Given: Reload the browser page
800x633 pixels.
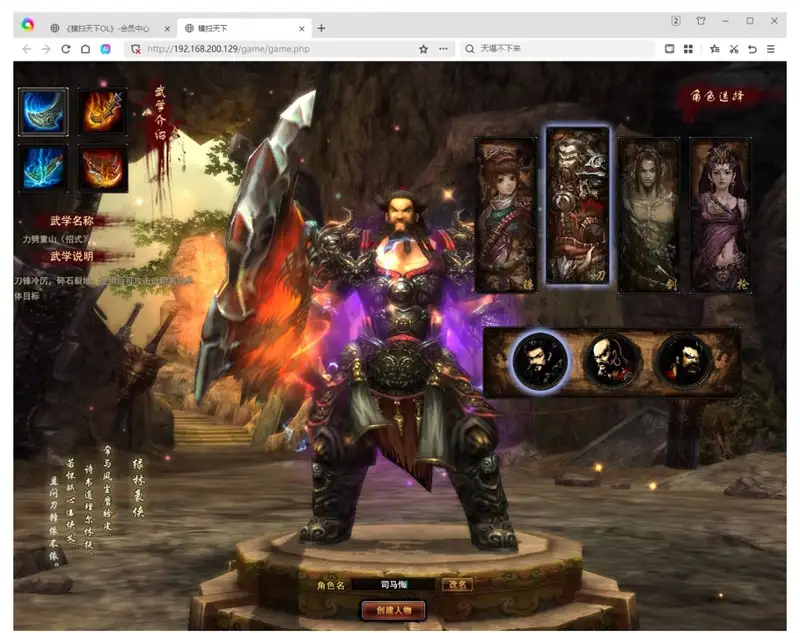Looking at the screenshot, I should (x=66, y=49).
